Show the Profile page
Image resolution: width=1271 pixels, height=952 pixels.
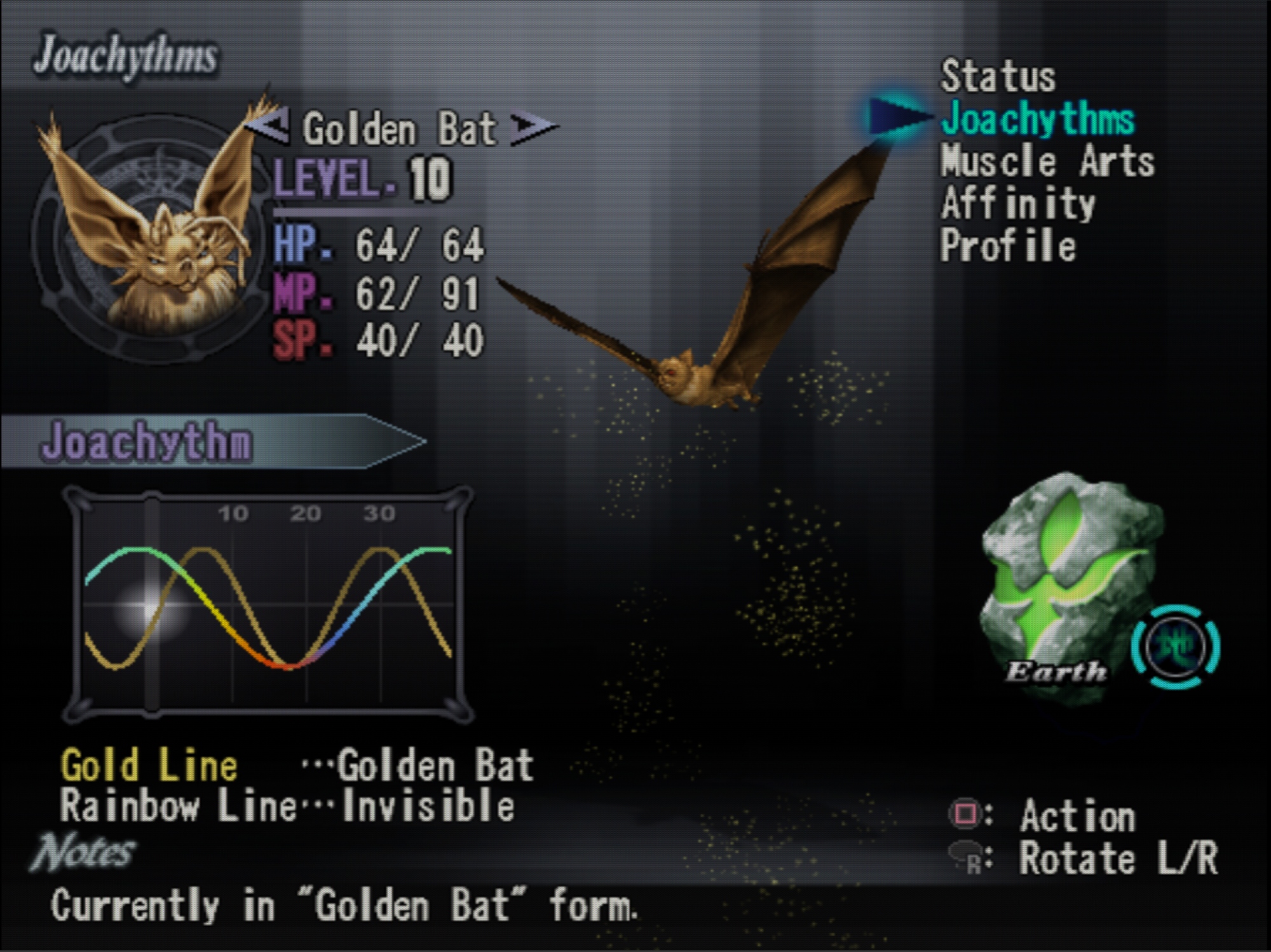click(1008, 246)
